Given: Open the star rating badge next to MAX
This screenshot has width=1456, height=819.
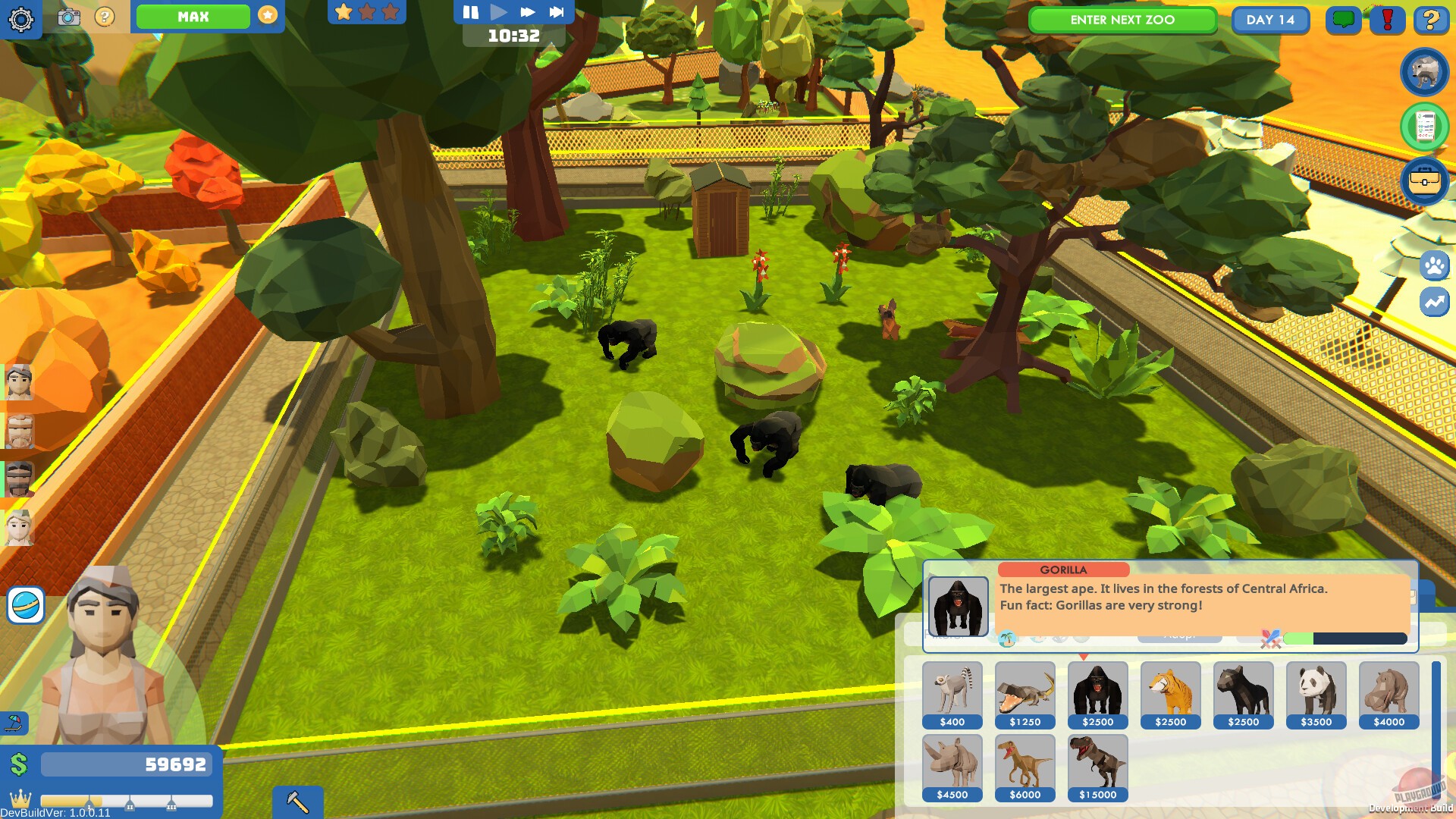Looking at the screenshot, I should click(x=267, y=14).
